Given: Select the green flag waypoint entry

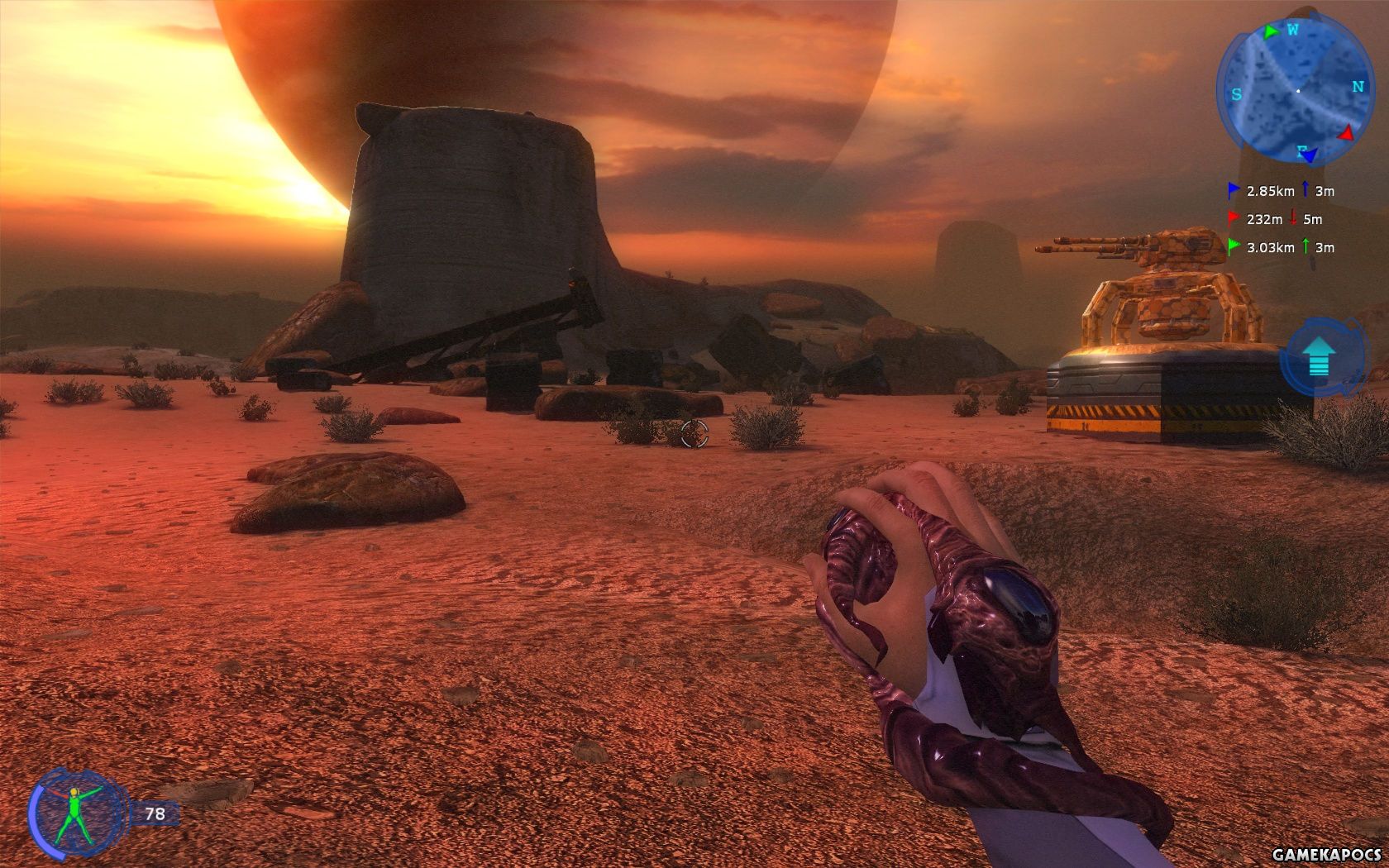Looking at the screenshot, I should pos(1280,247).
